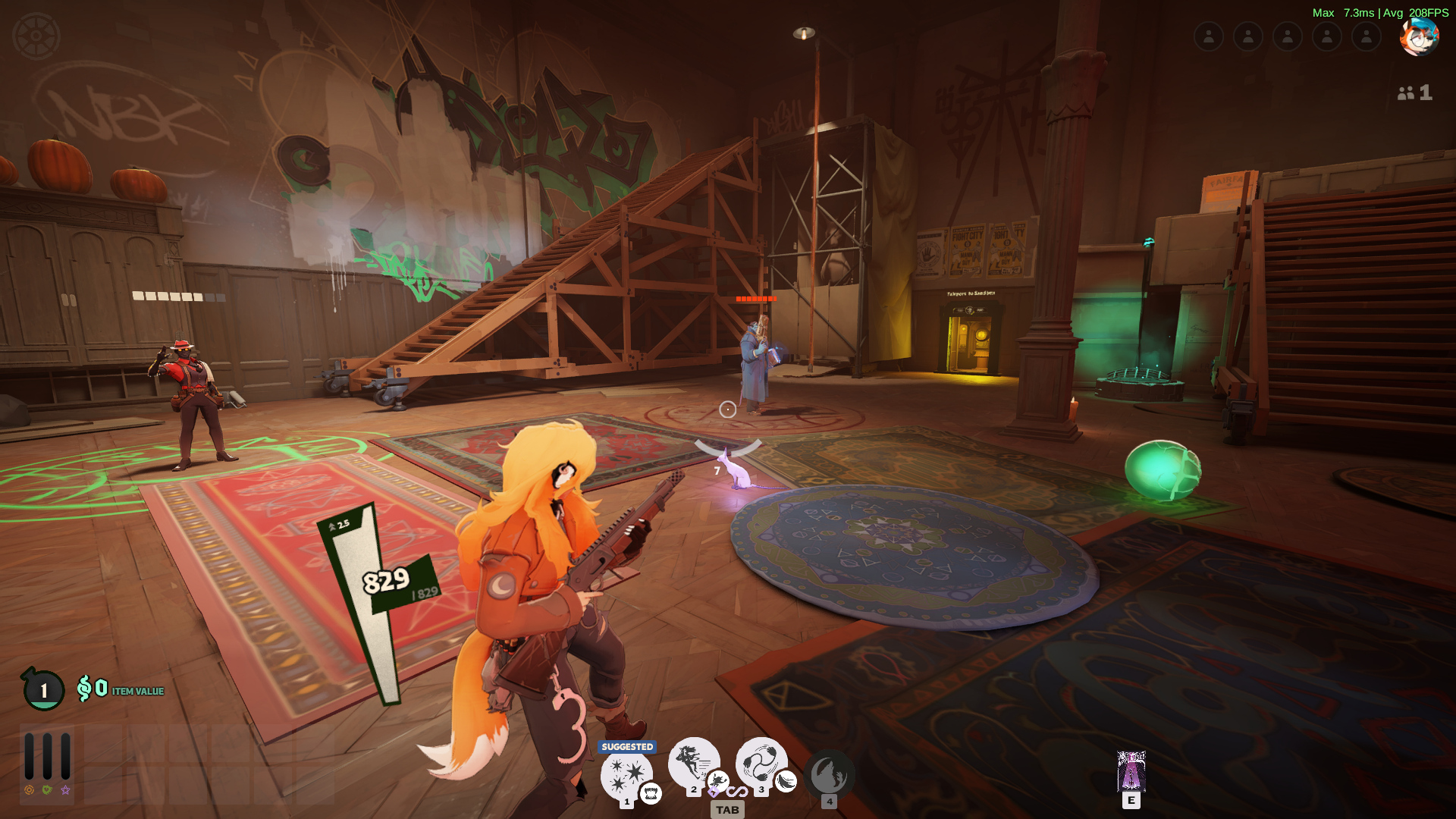Use the Applause poster item
Image resolution: width=1456 pixels, height=819 pixels.
1131,771
